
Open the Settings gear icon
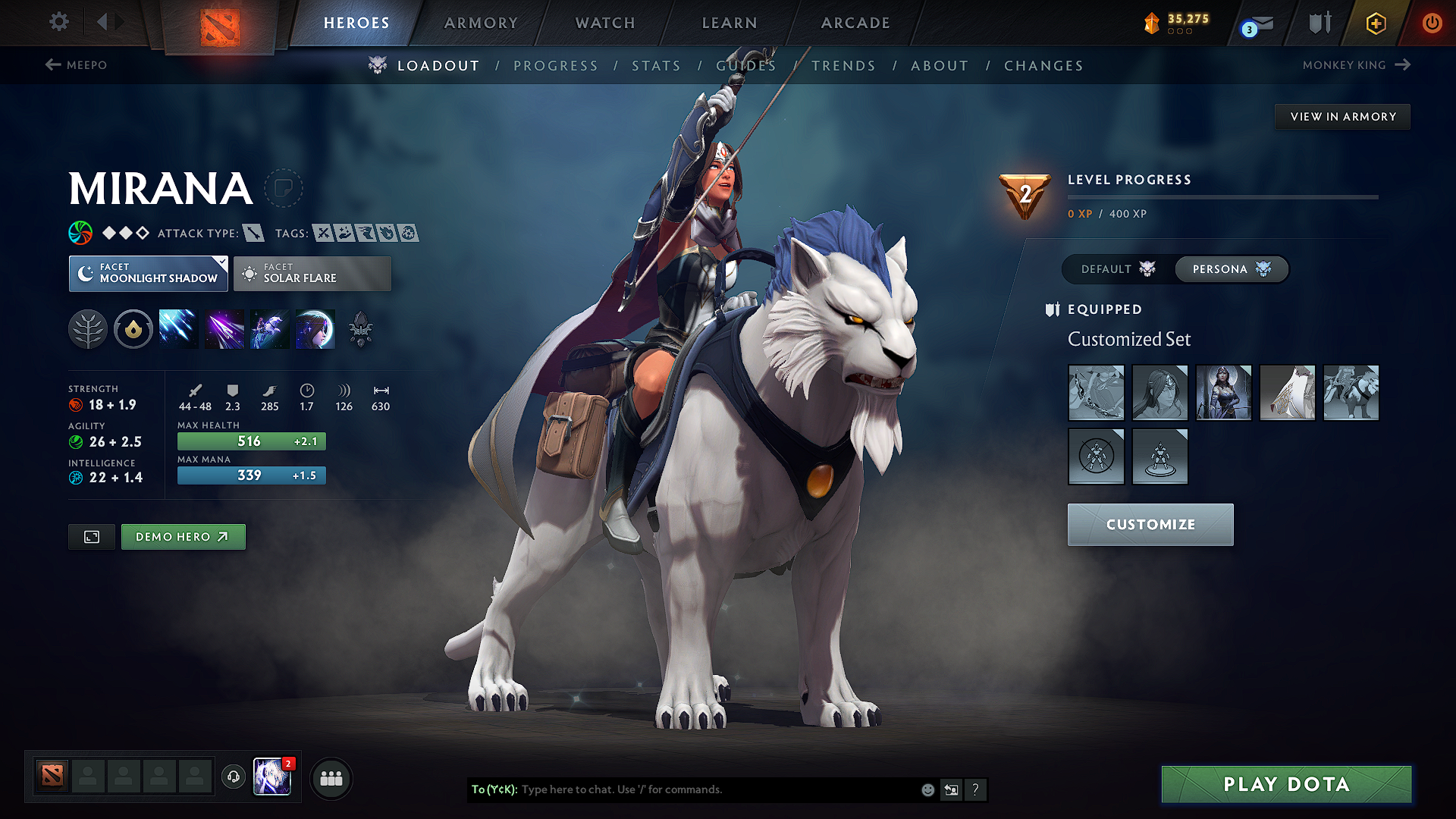click(58, 22)
